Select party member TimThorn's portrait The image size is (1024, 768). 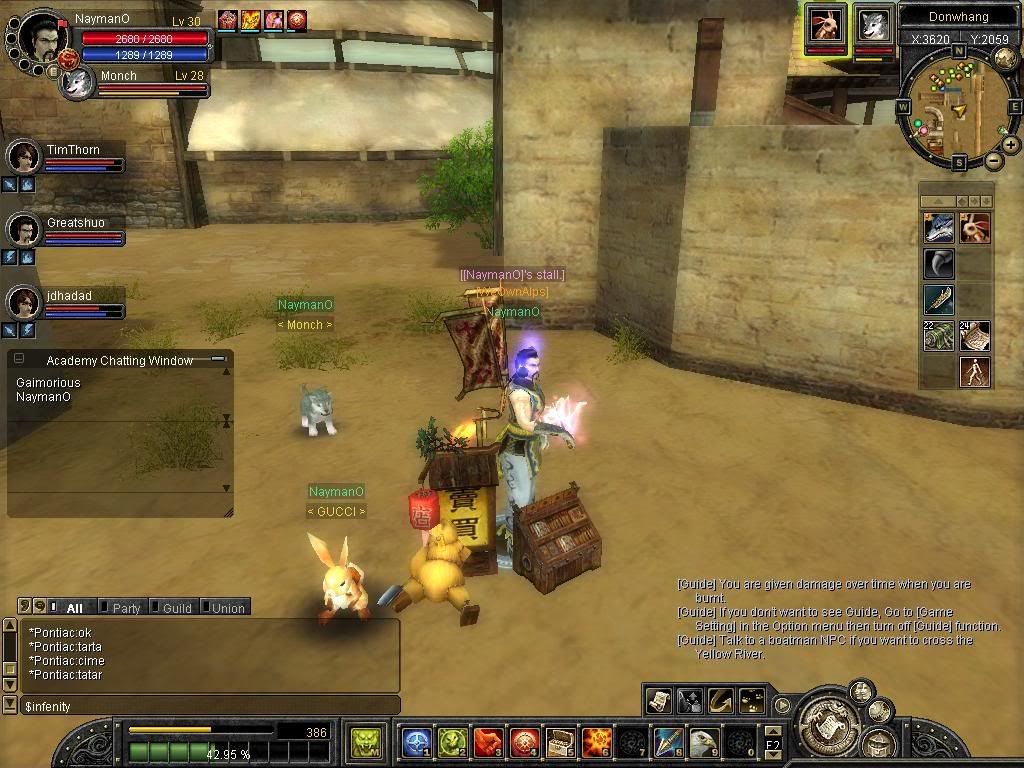pos(23,157)
